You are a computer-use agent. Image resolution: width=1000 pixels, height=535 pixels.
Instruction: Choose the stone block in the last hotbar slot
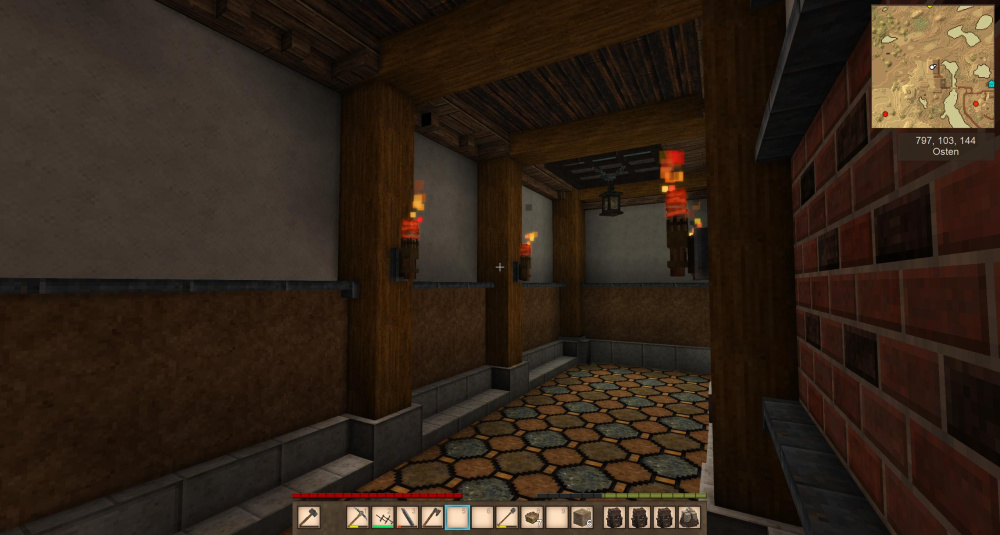click(581, 517)
